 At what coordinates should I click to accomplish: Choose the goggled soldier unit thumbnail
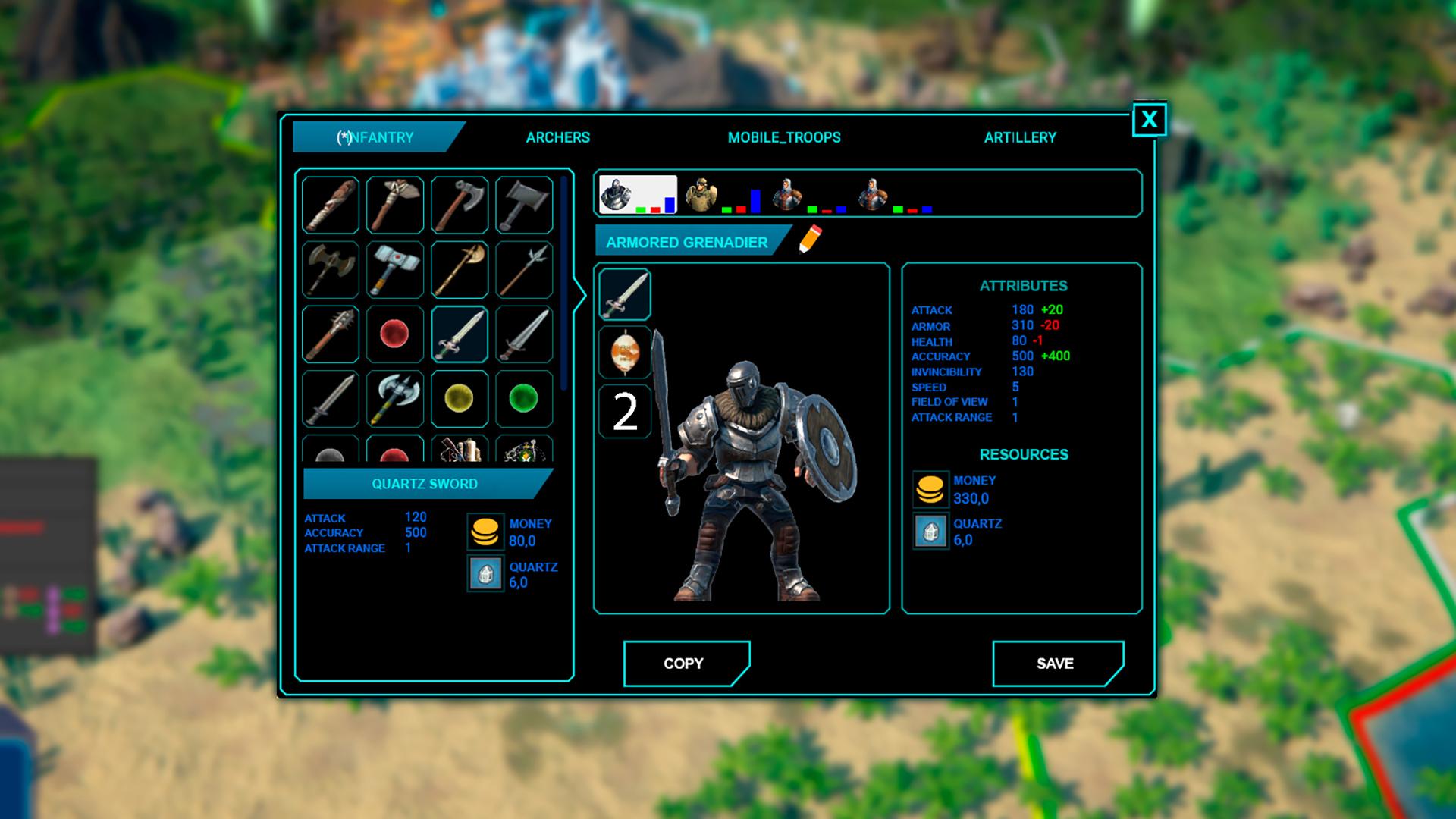pos(701,195)
